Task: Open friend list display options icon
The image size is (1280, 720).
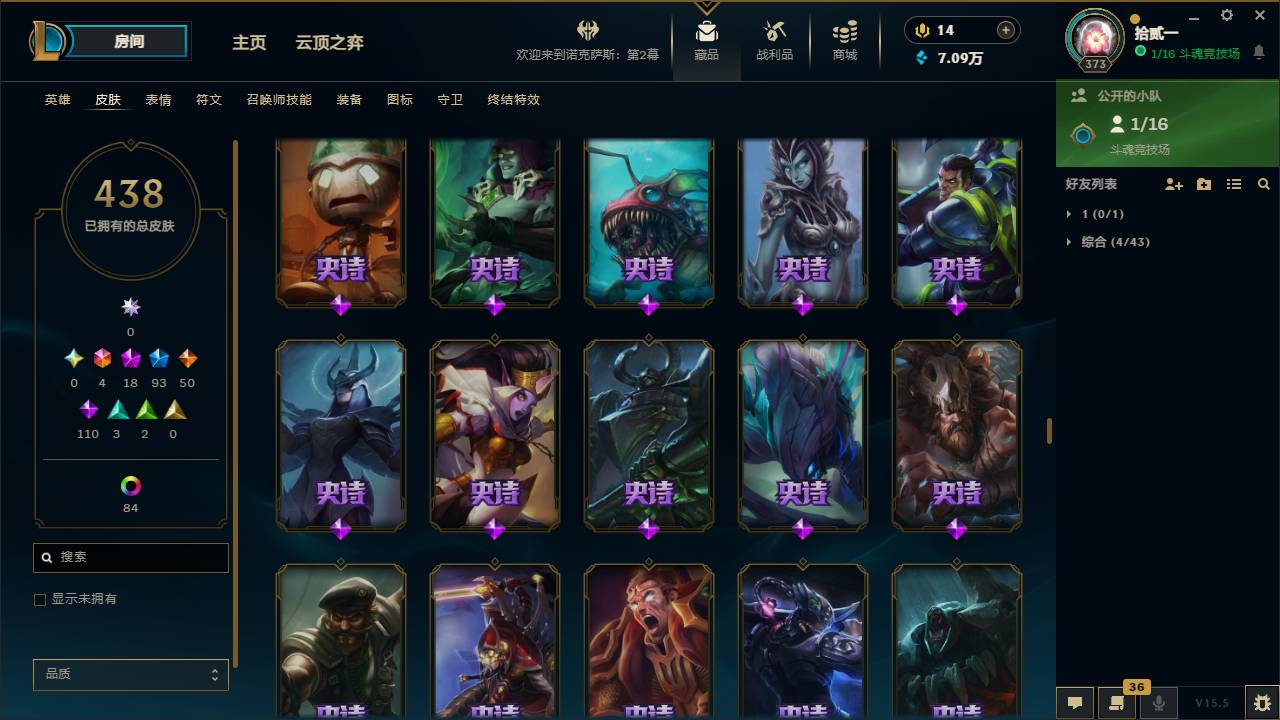Action: click(1234, 184)
